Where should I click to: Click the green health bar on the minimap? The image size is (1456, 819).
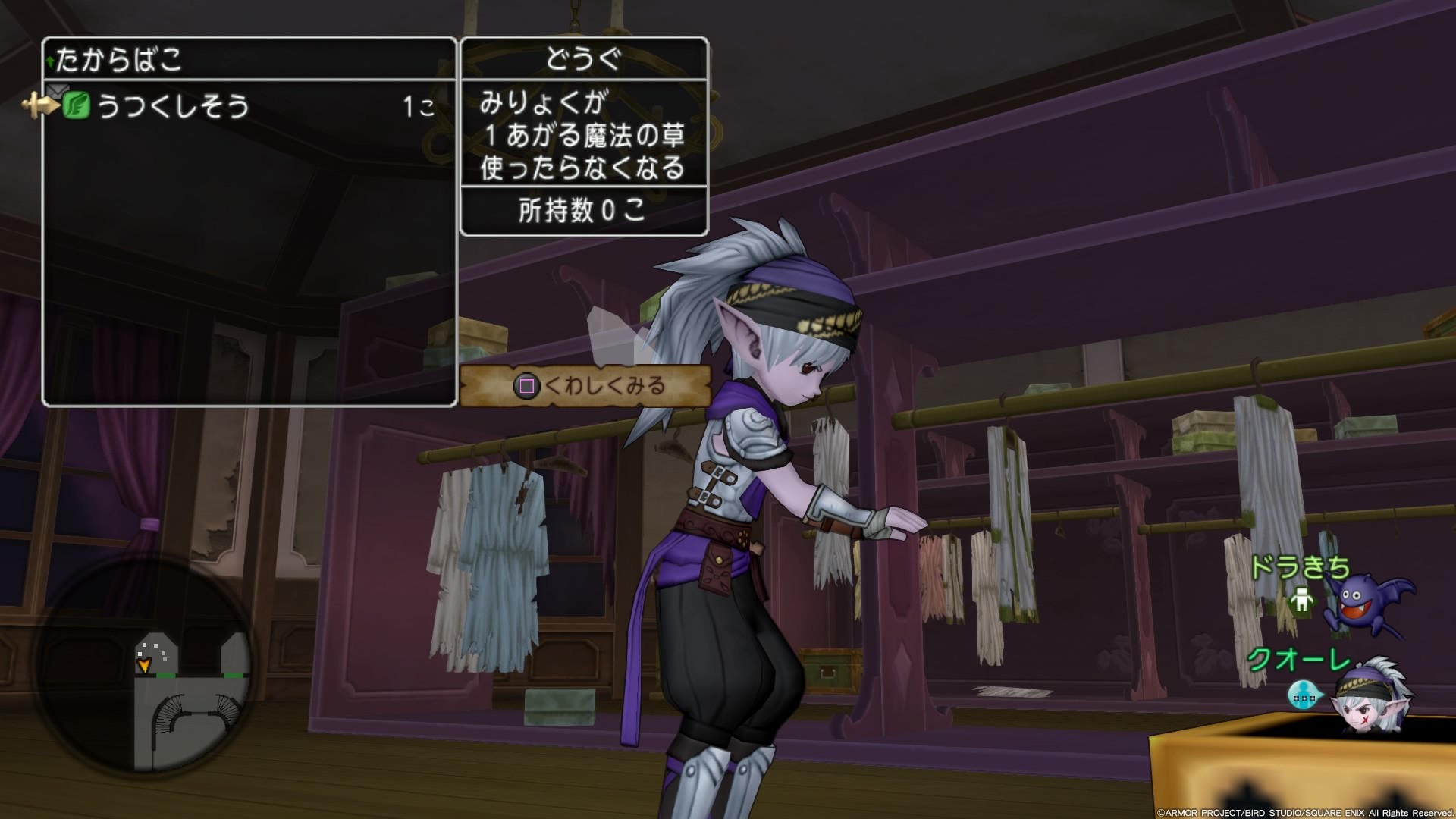tap(165, 675)
